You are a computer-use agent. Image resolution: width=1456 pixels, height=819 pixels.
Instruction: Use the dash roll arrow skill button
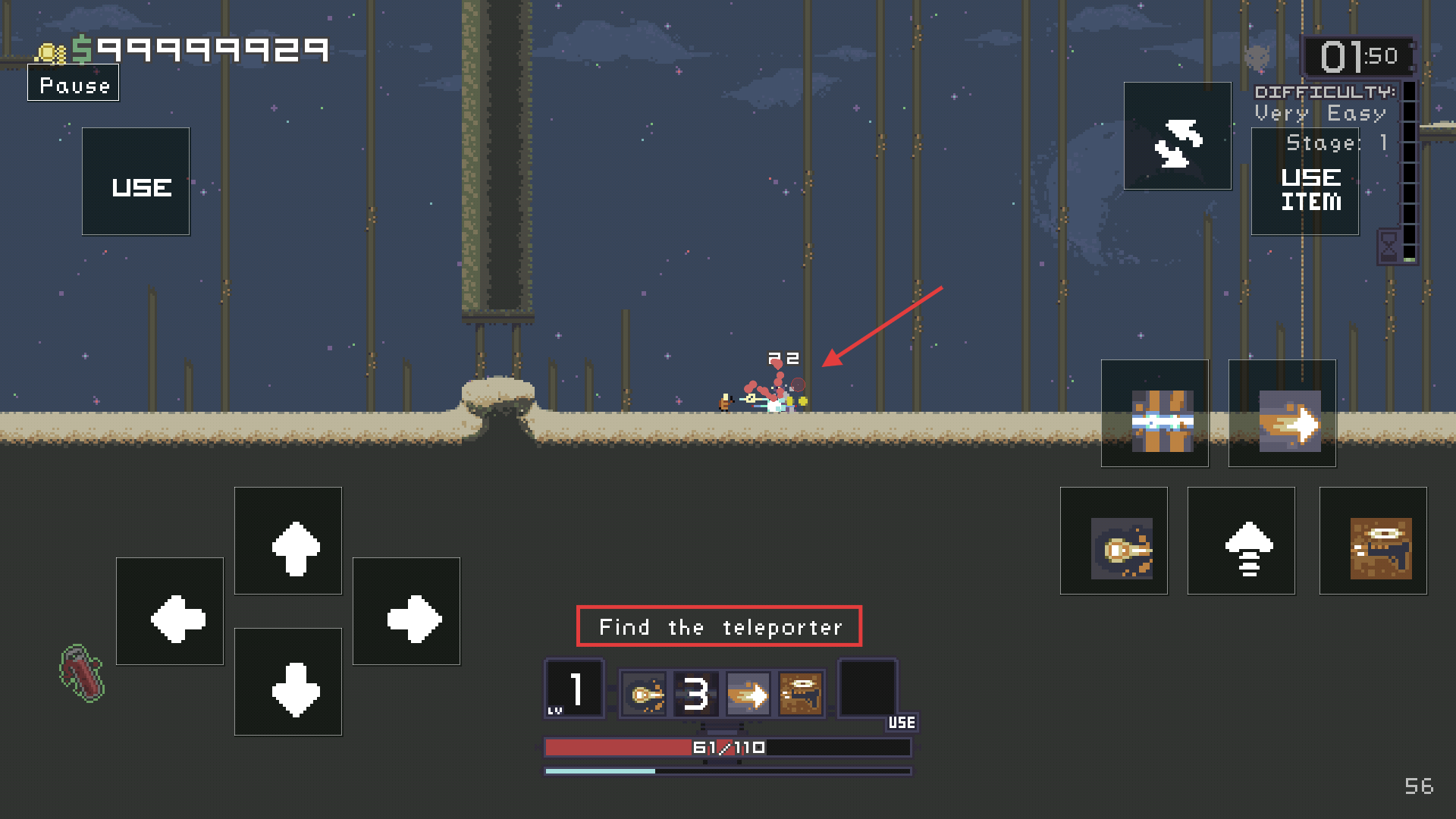(1282, 414)
